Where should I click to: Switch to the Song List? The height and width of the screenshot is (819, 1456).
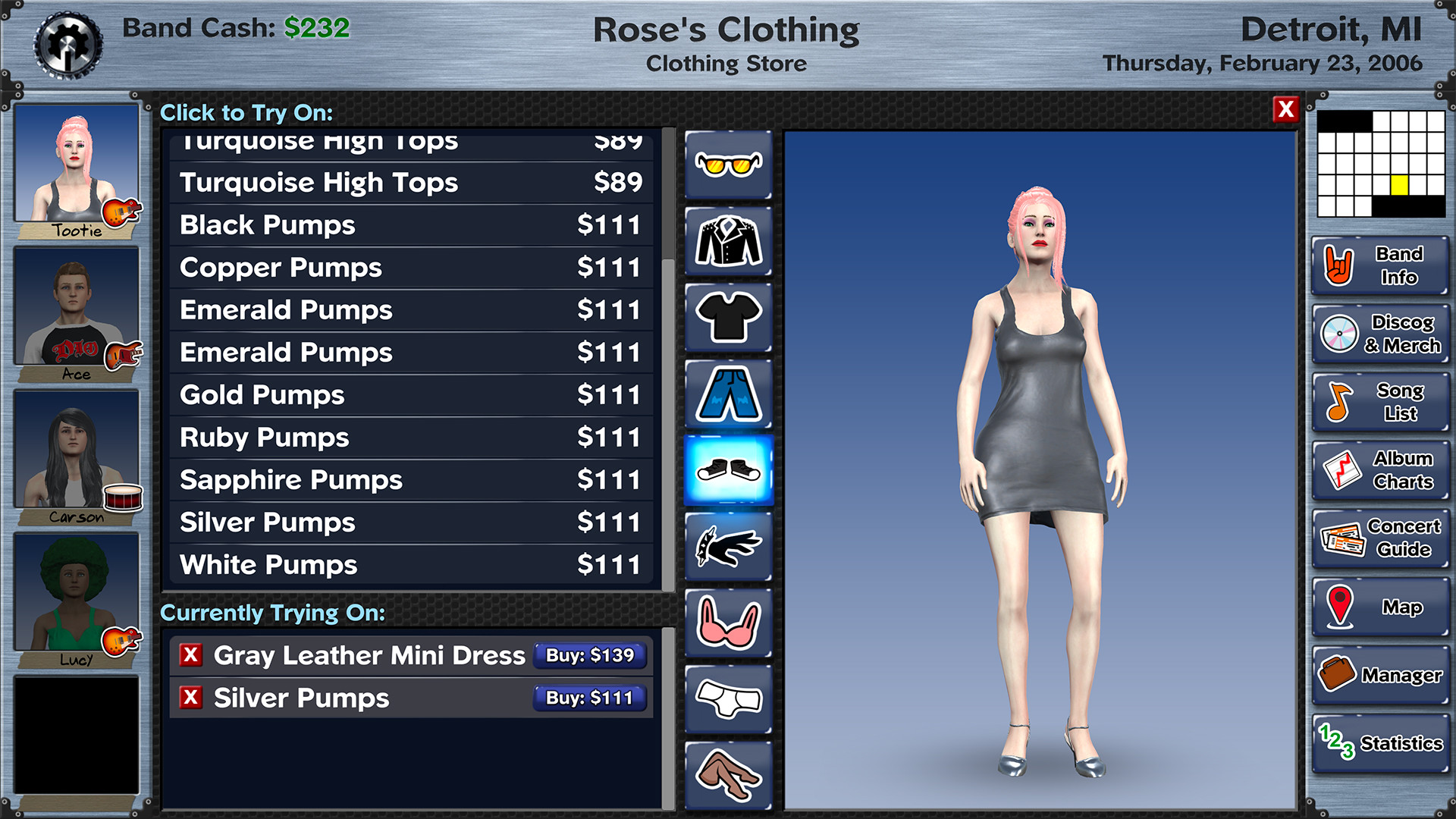click(1379, 402)
